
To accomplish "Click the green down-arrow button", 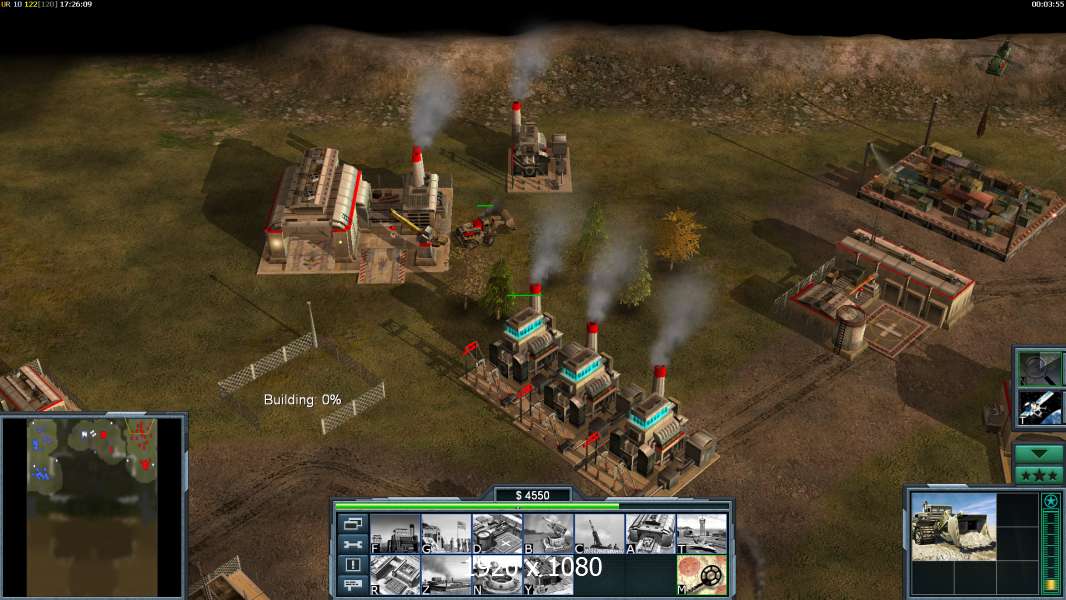I will click(x=1039, y=454).
